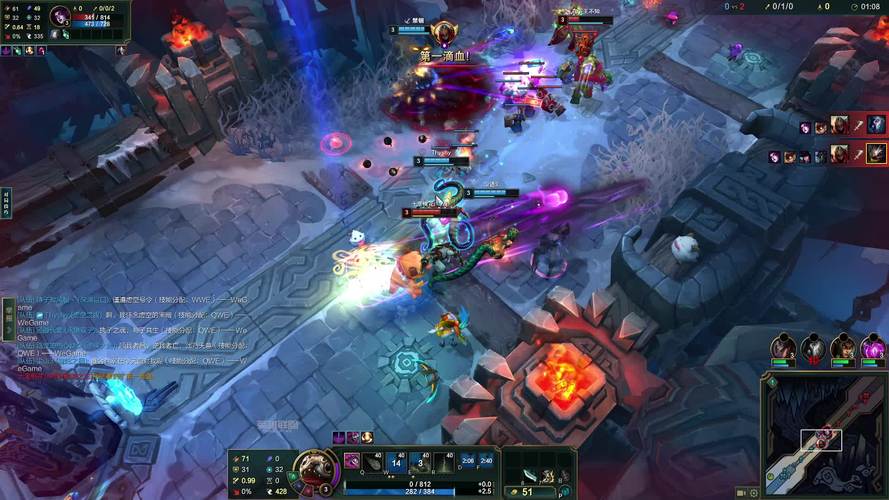Activate the W ability on cooldown
The width and height of the screenshot is (889, 500).
coord(397,462)
